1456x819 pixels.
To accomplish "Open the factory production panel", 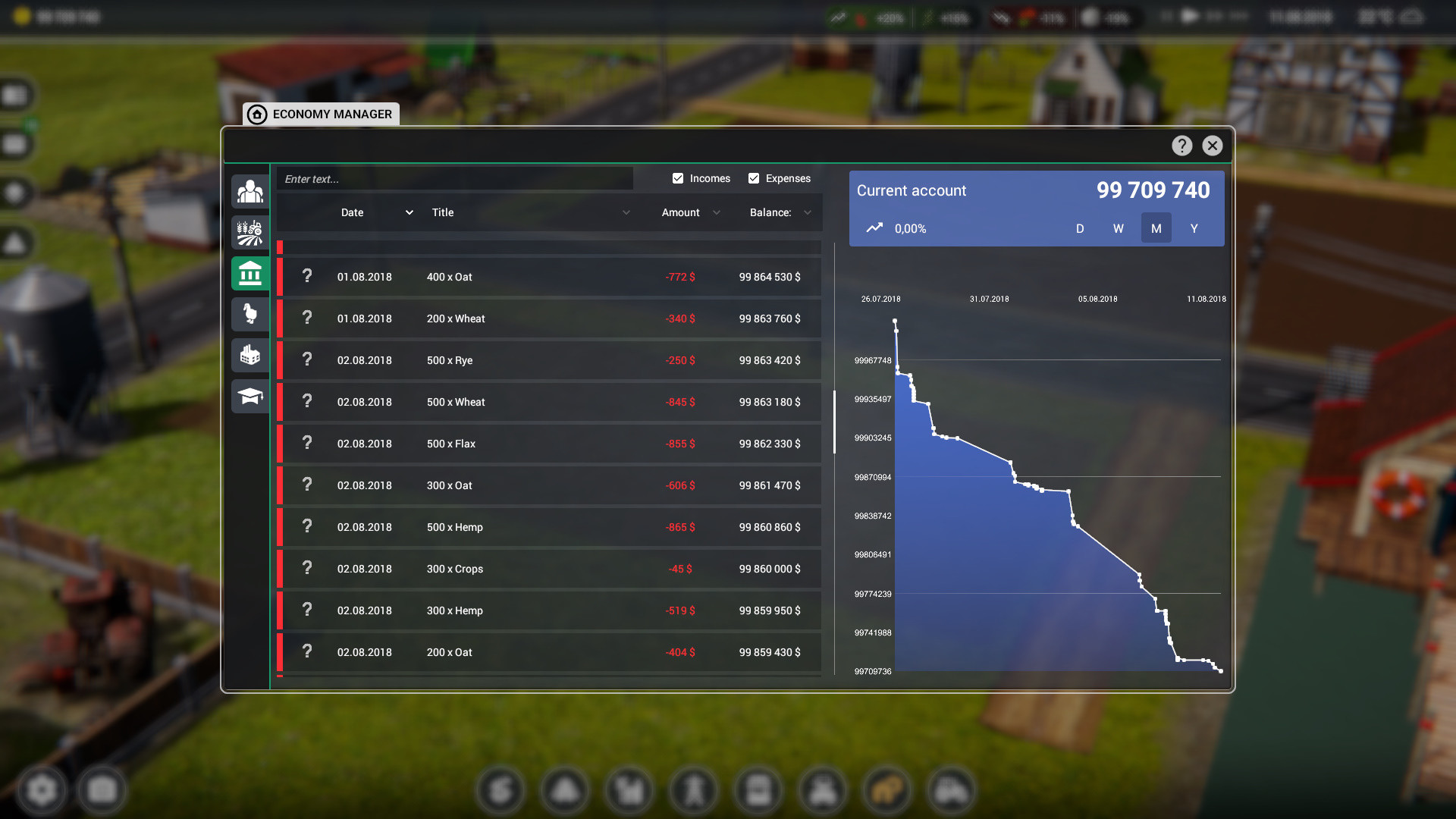I will (x=250, y=355).
